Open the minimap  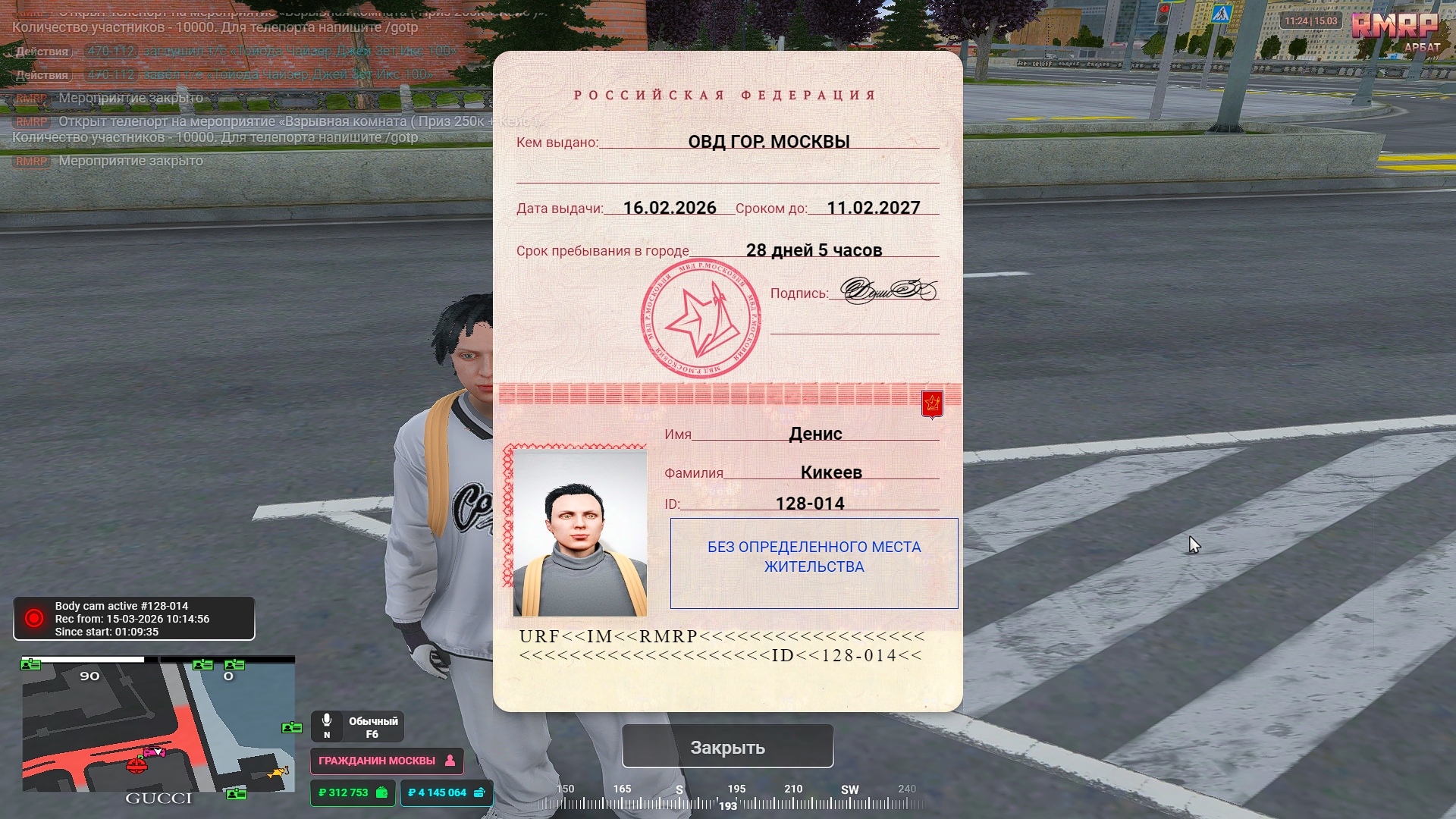158,724
